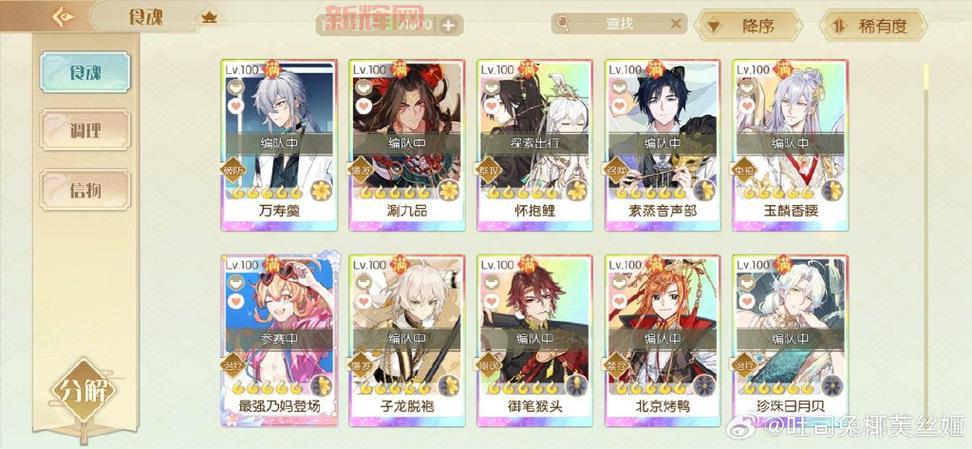The height and width of the screenshot is (449, 972).
Task: Pick the 素蒸音声部 character card
Action: point(662,140)
